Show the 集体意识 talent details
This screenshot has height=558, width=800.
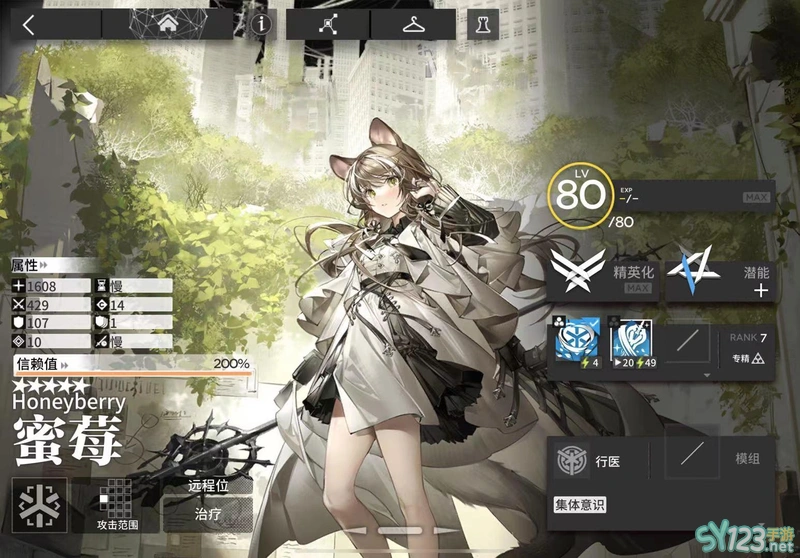click(580, 505)
